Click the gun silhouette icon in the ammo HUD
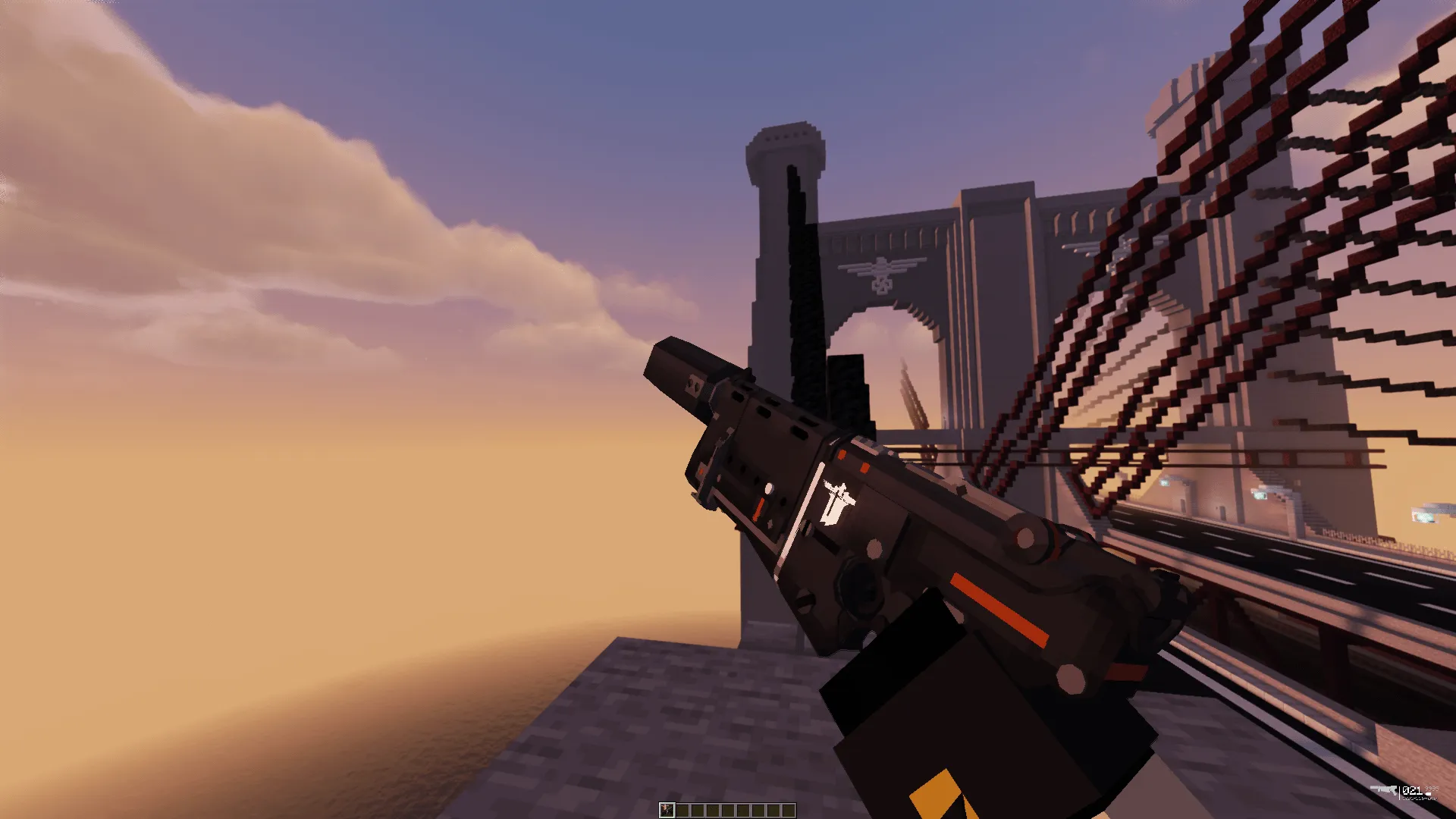Viewport: 1456px width, 819px height. point(1383,789)
